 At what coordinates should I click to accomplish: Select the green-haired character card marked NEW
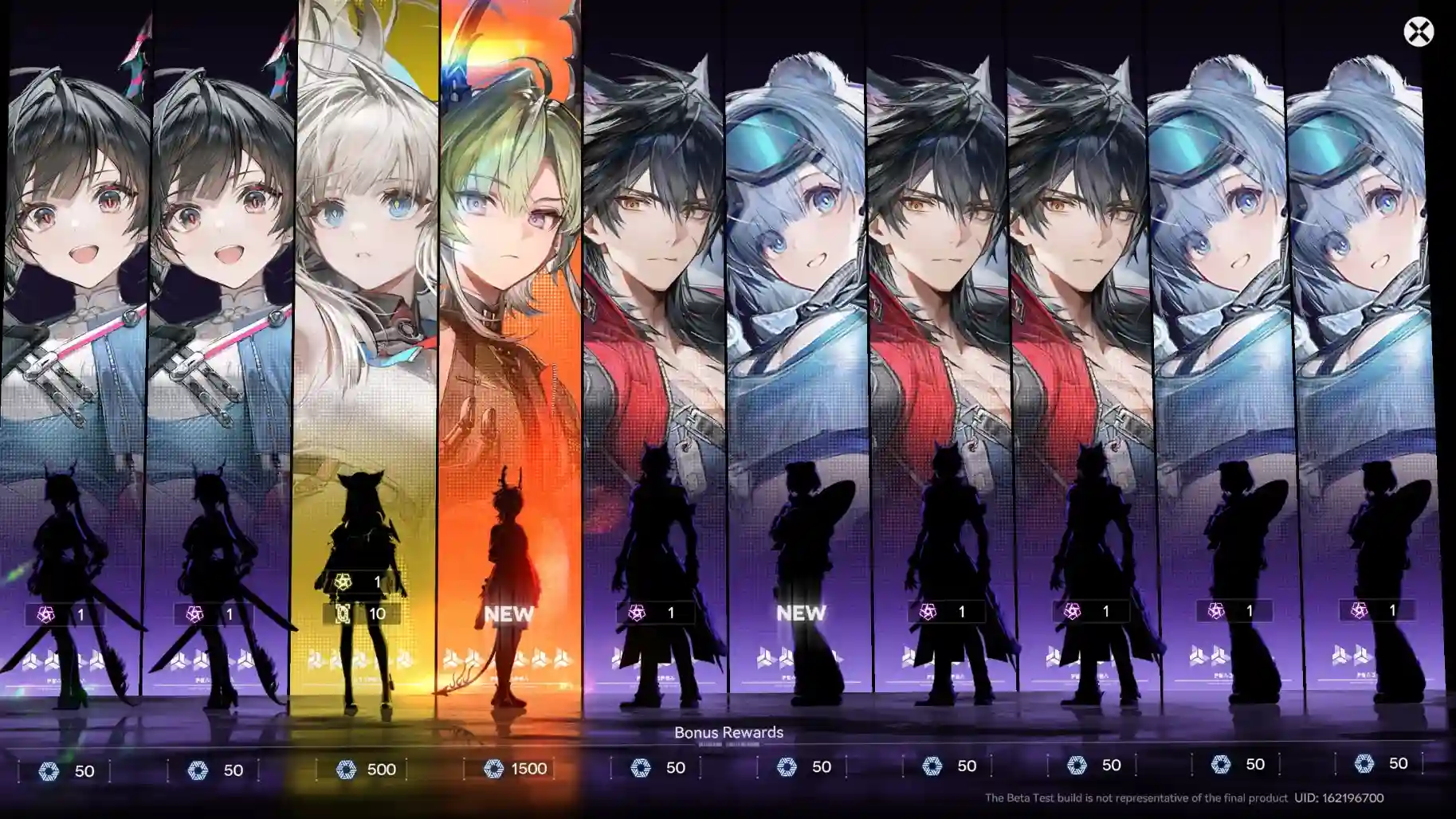click(x=510, y=239)
